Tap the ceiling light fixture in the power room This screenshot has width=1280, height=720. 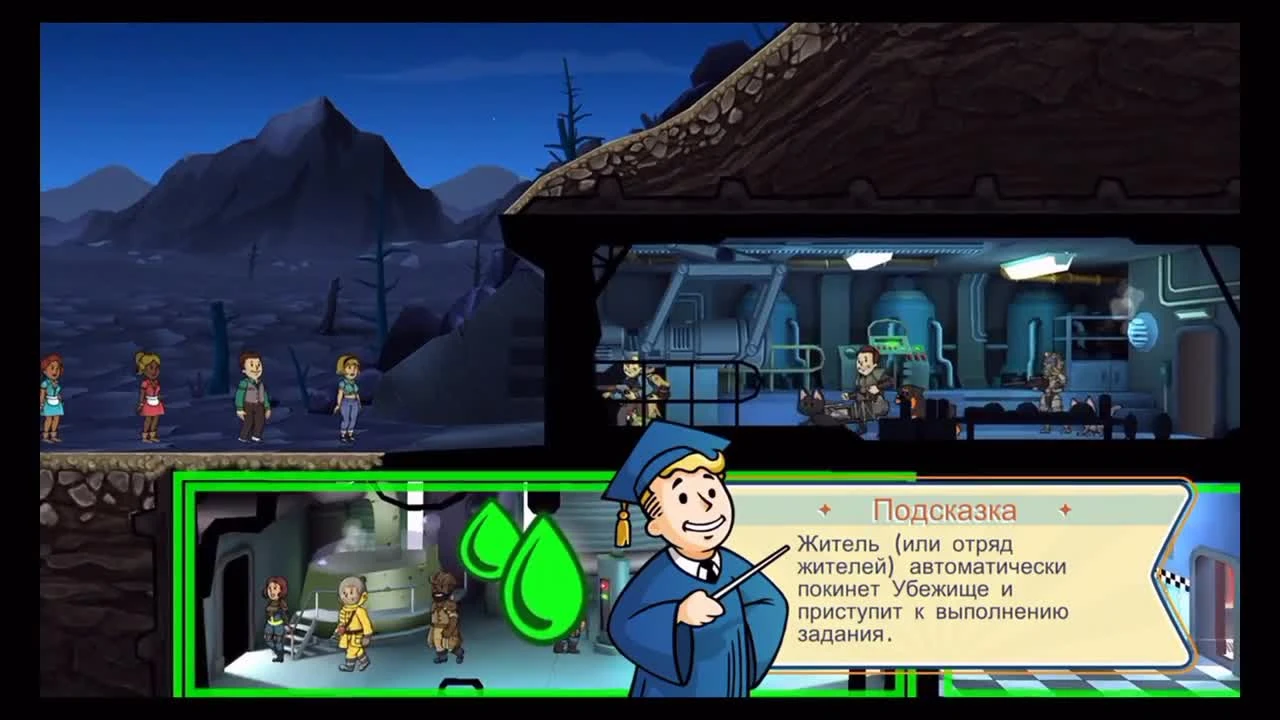(1035, 267)
